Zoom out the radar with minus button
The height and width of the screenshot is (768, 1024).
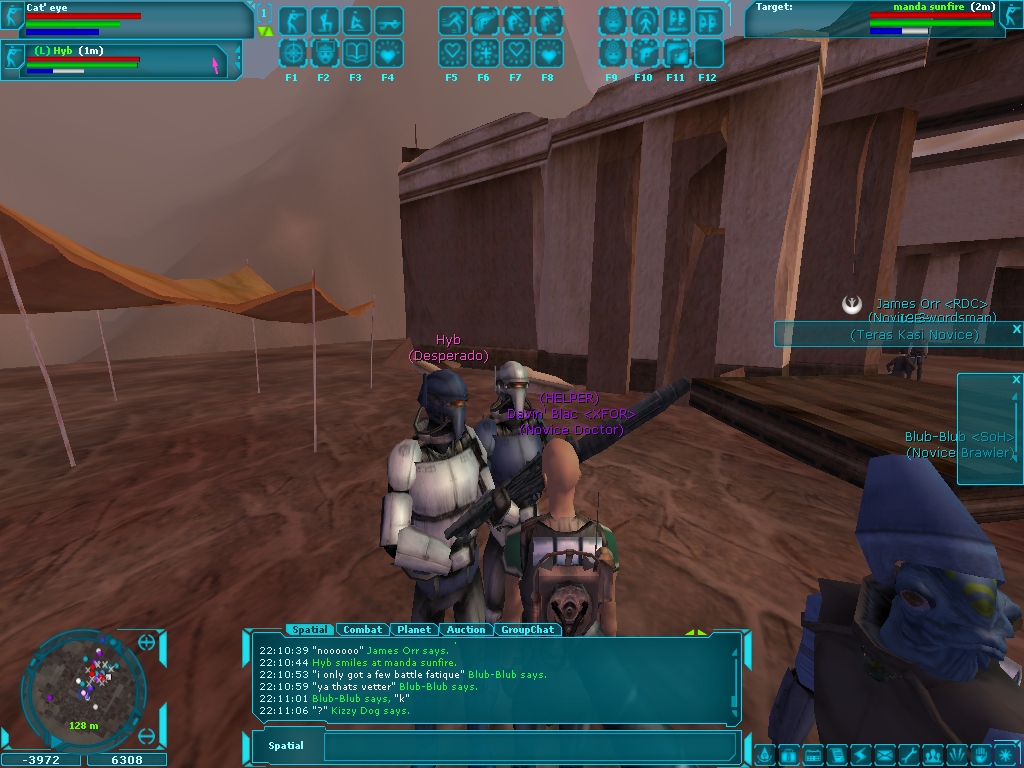[147, 737]
